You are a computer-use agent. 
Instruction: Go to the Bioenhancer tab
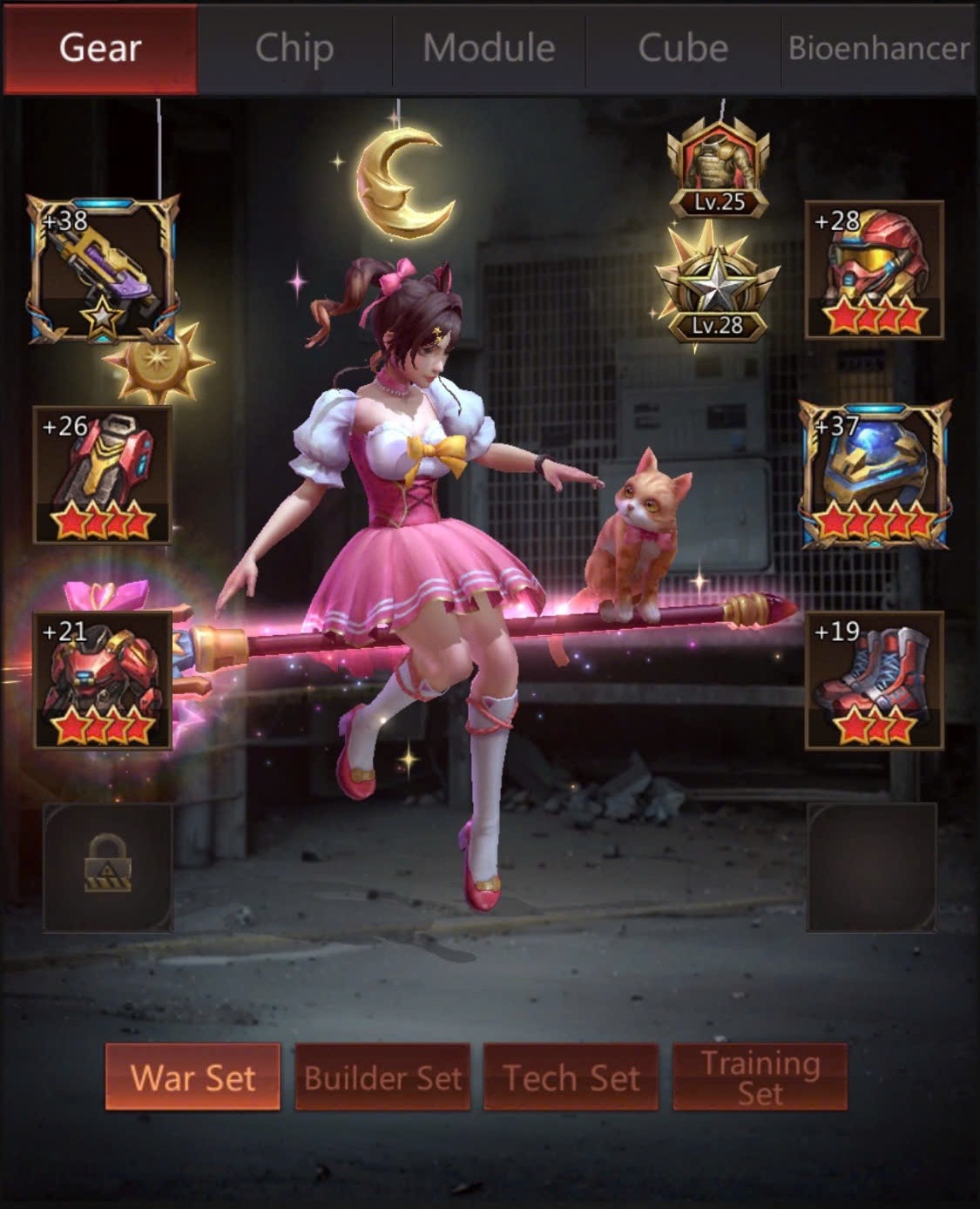point(878,48)
